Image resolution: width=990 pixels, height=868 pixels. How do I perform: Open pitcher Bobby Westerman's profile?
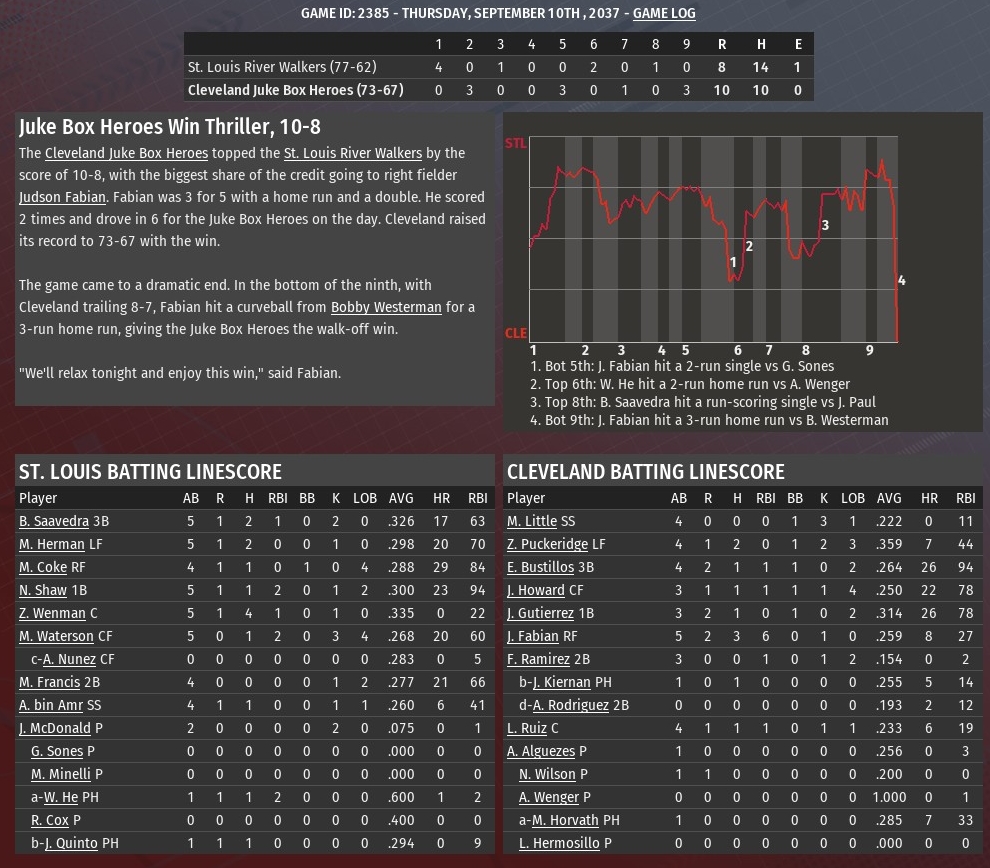pos(386,307)
